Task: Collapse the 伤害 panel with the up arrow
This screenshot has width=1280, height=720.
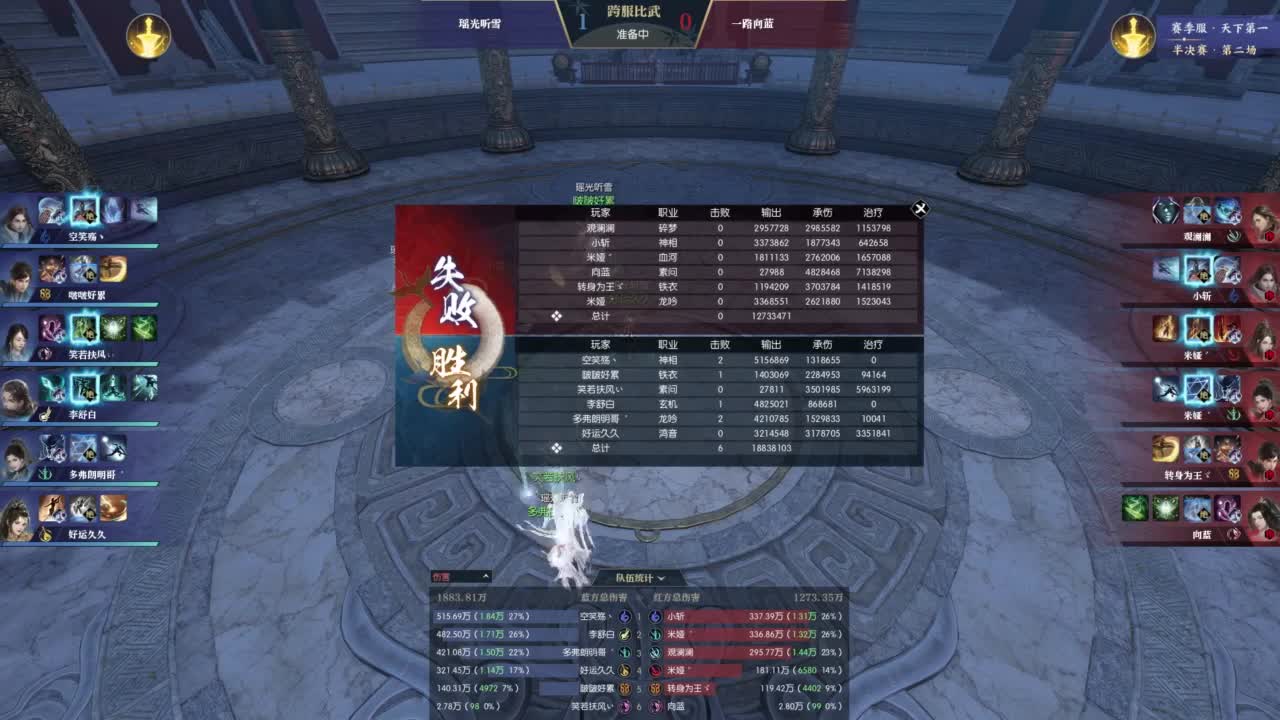Action: click(x=486, y=577)
